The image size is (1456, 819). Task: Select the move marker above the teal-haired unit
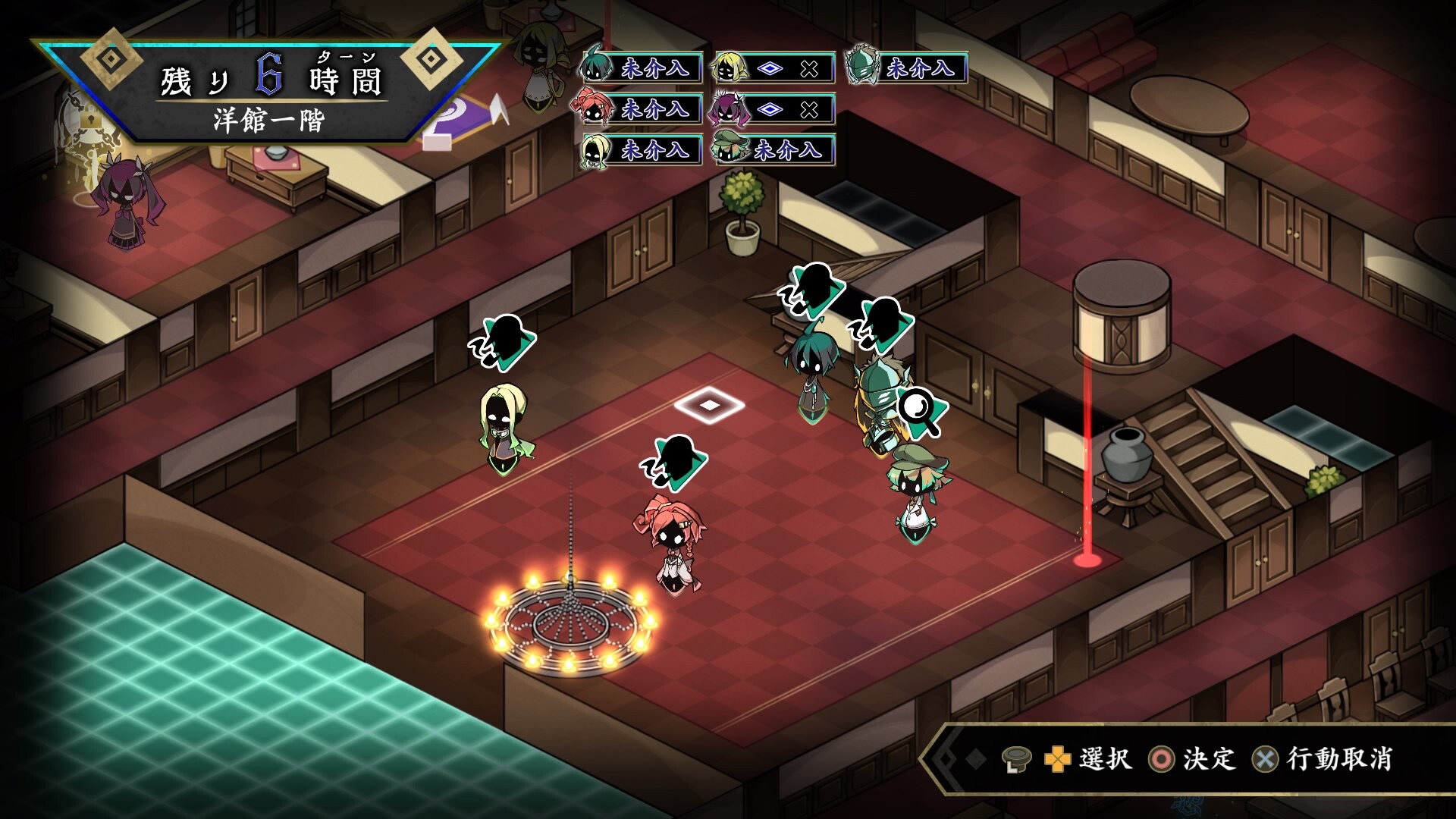(812, 290)
